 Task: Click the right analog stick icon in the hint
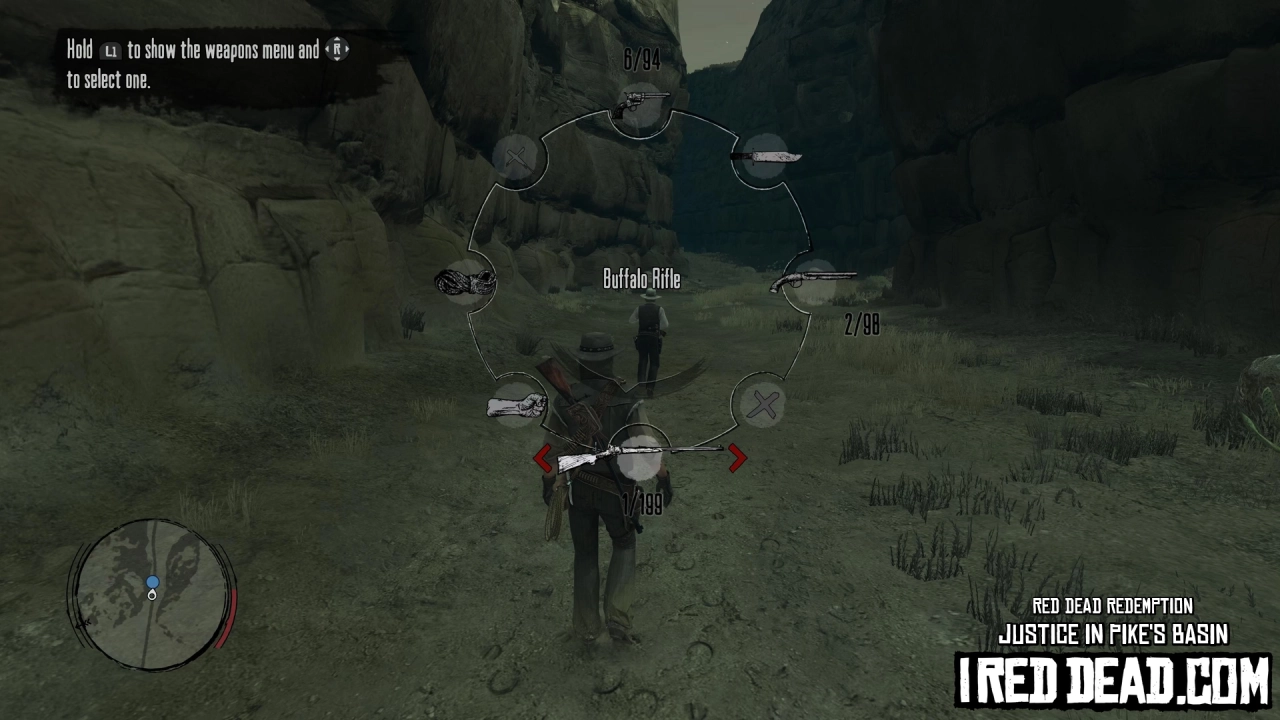(337, 47)
